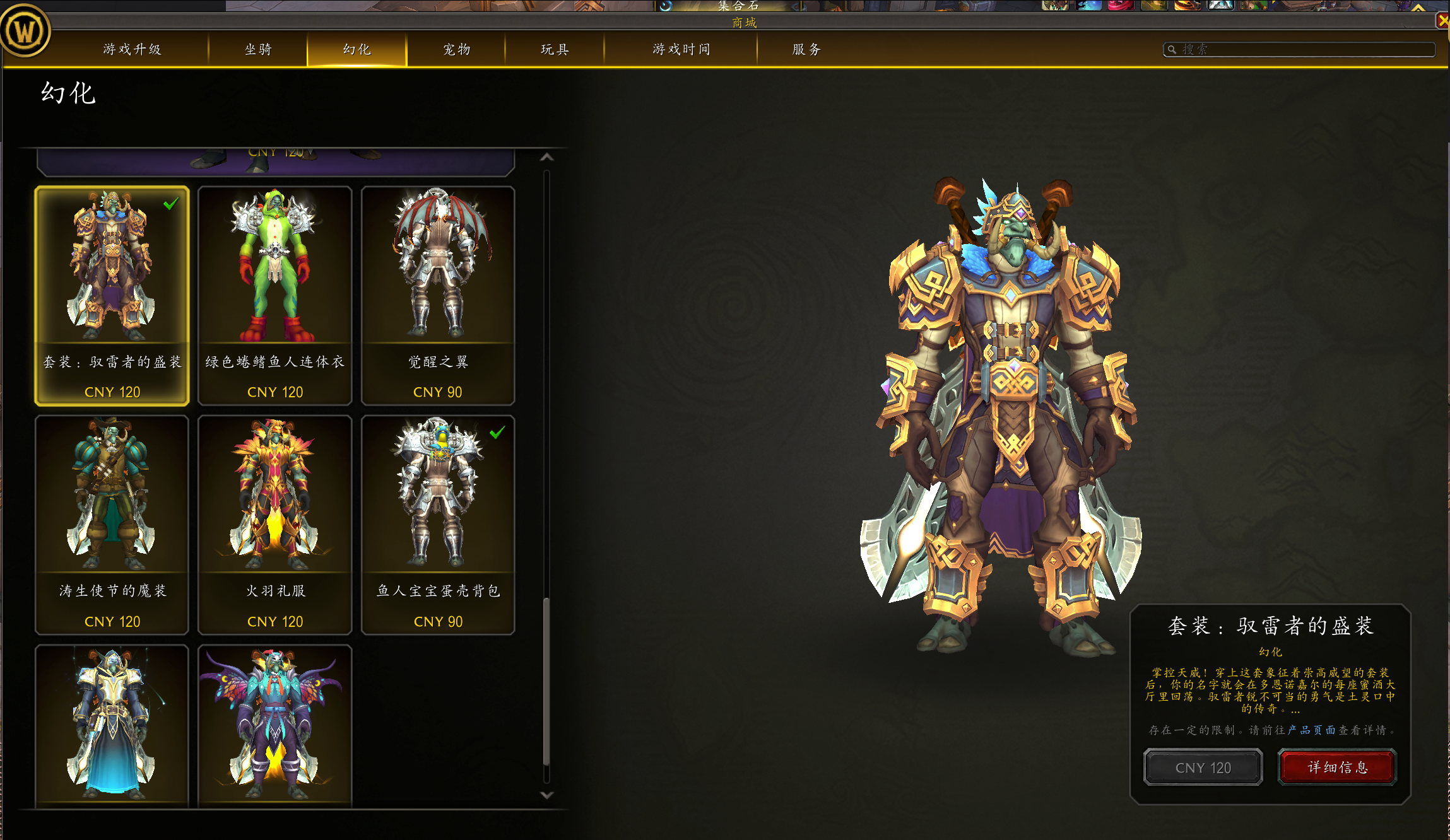The width and height of the screenshot is (1450, 840).
Task: Select the 涛生使节的魔装 outfit card
Action: (x=112, y=525)
